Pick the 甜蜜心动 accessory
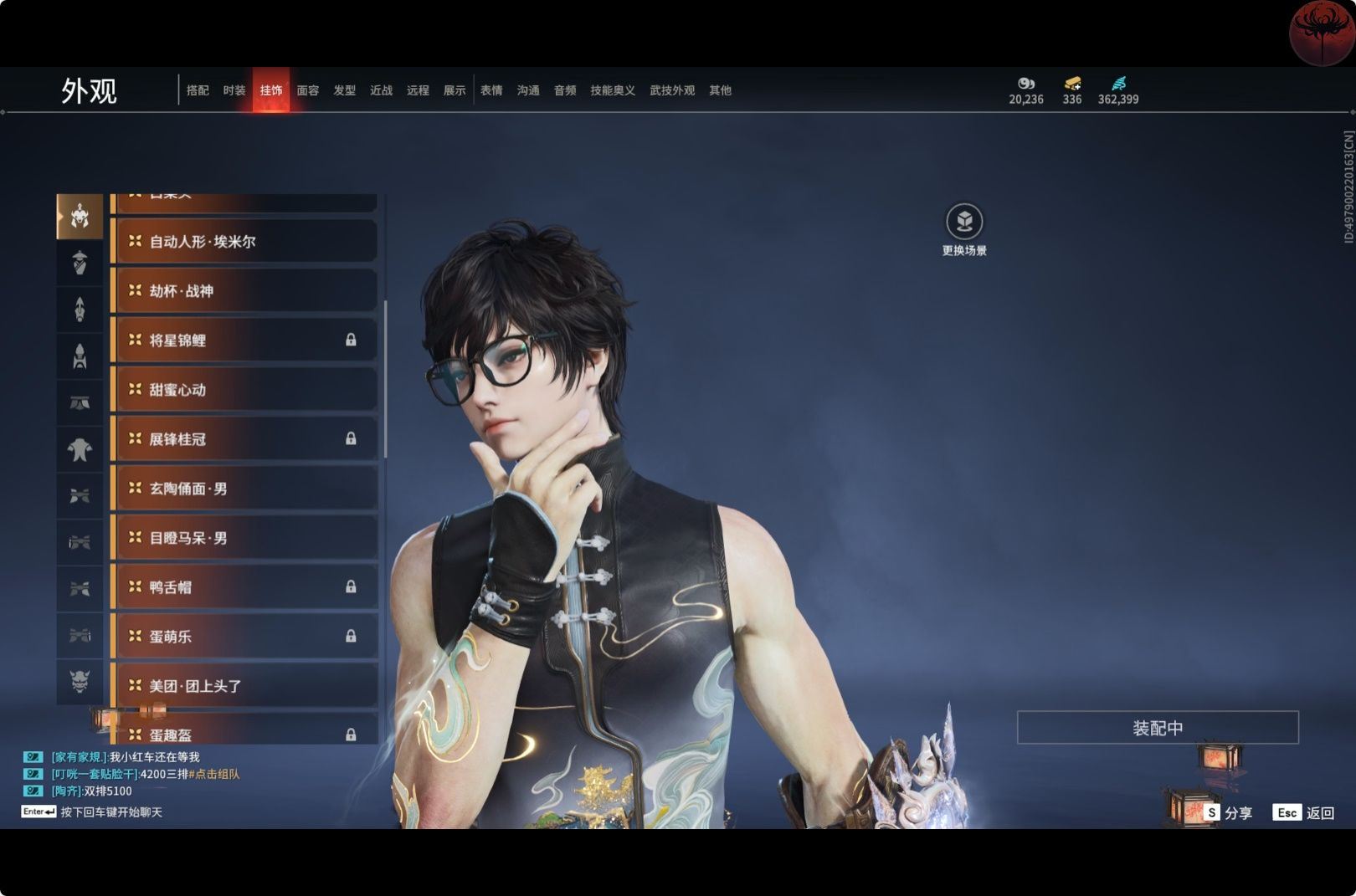1356x896 pixels. click(244, 390)
